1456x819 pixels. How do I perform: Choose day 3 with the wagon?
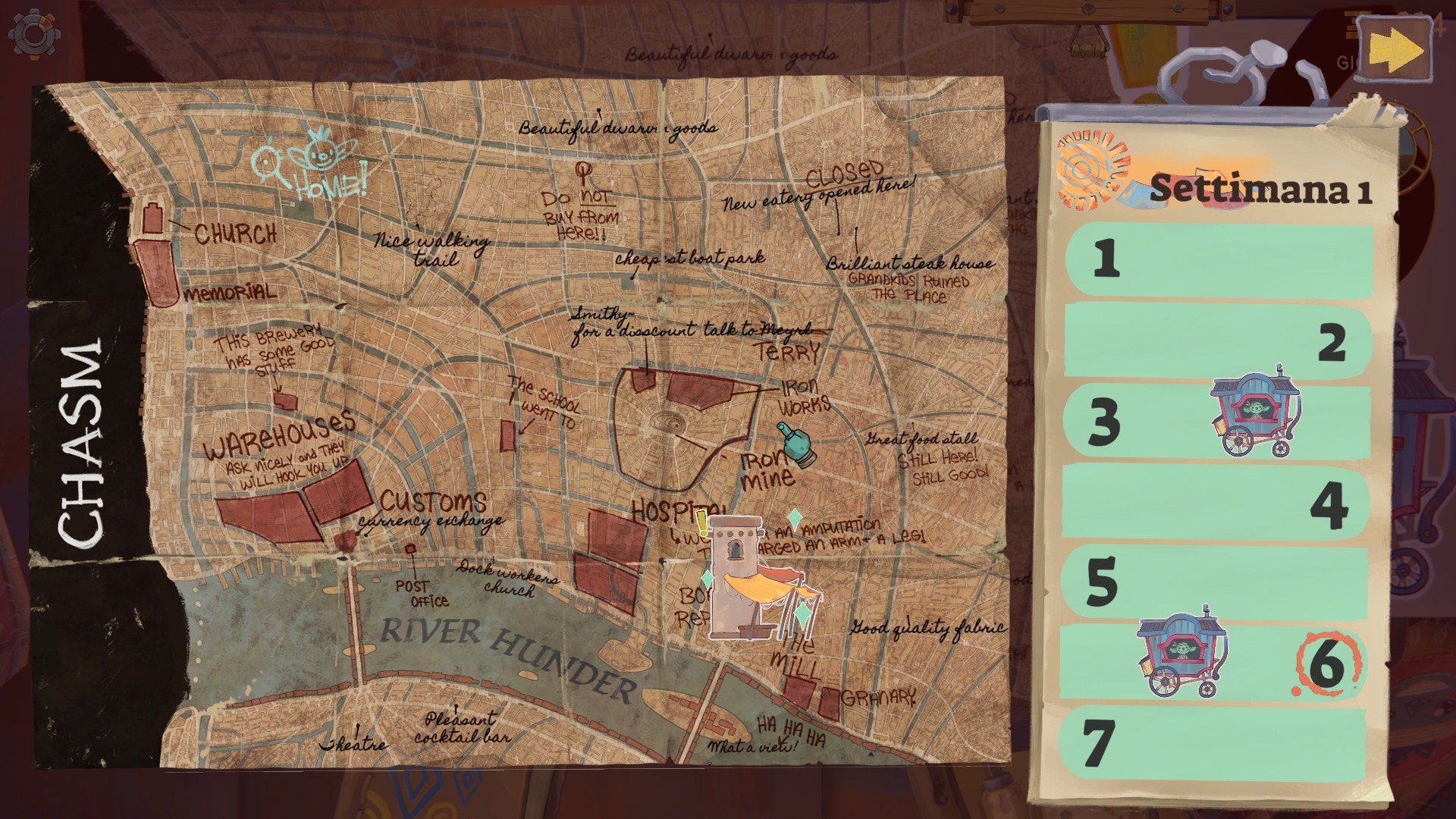click(x=1218, y=422)
